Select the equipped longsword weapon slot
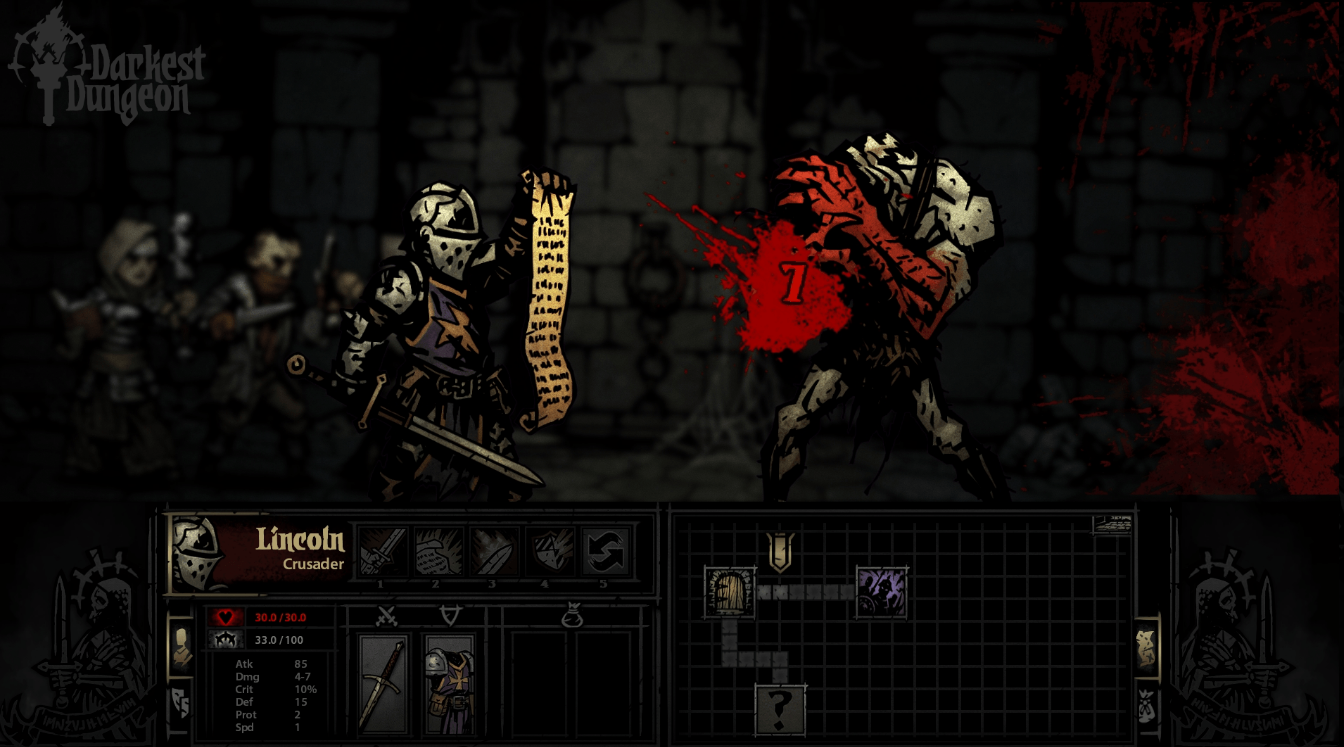 click(x=386, y=682)
